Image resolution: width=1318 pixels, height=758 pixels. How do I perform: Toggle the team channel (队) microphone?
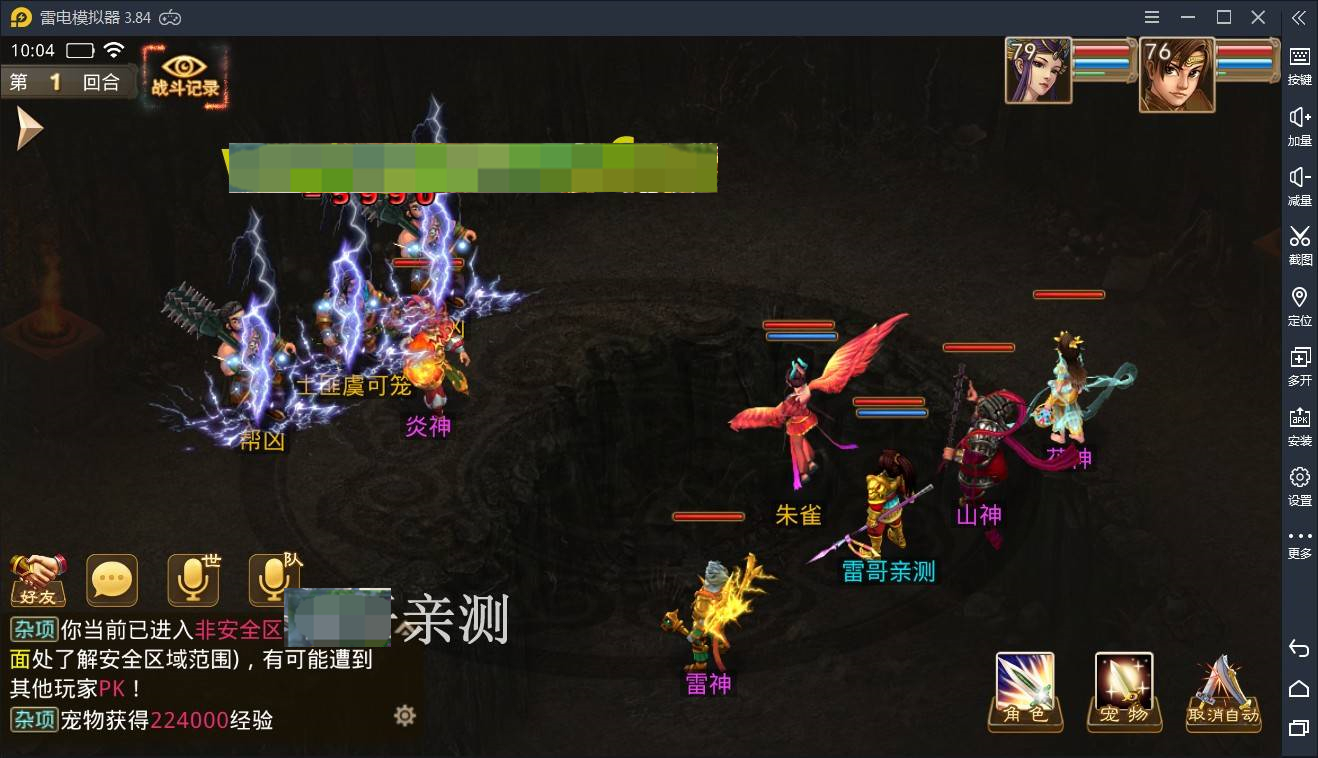(272, 580)
